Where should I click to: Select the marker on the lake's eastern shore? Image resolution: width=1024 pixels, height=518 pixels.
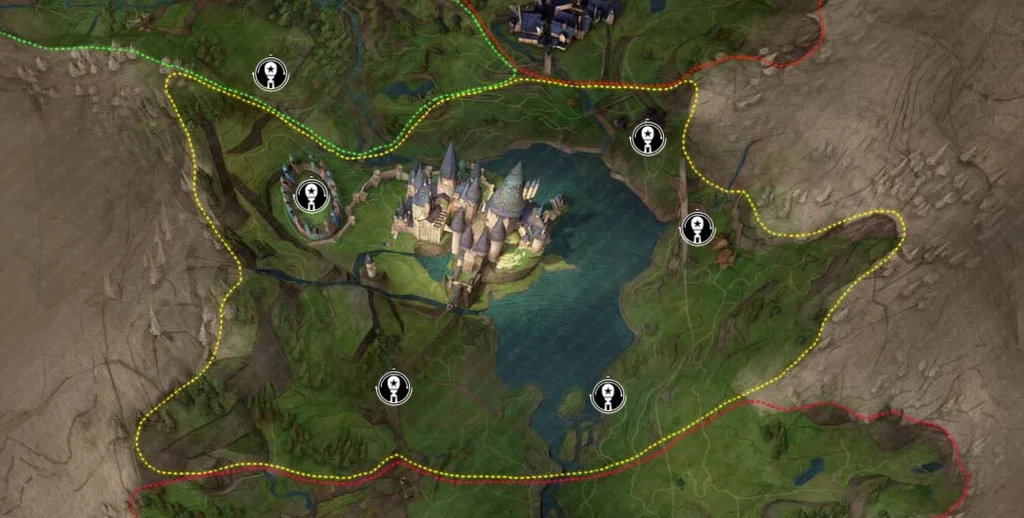coord(697,228)
